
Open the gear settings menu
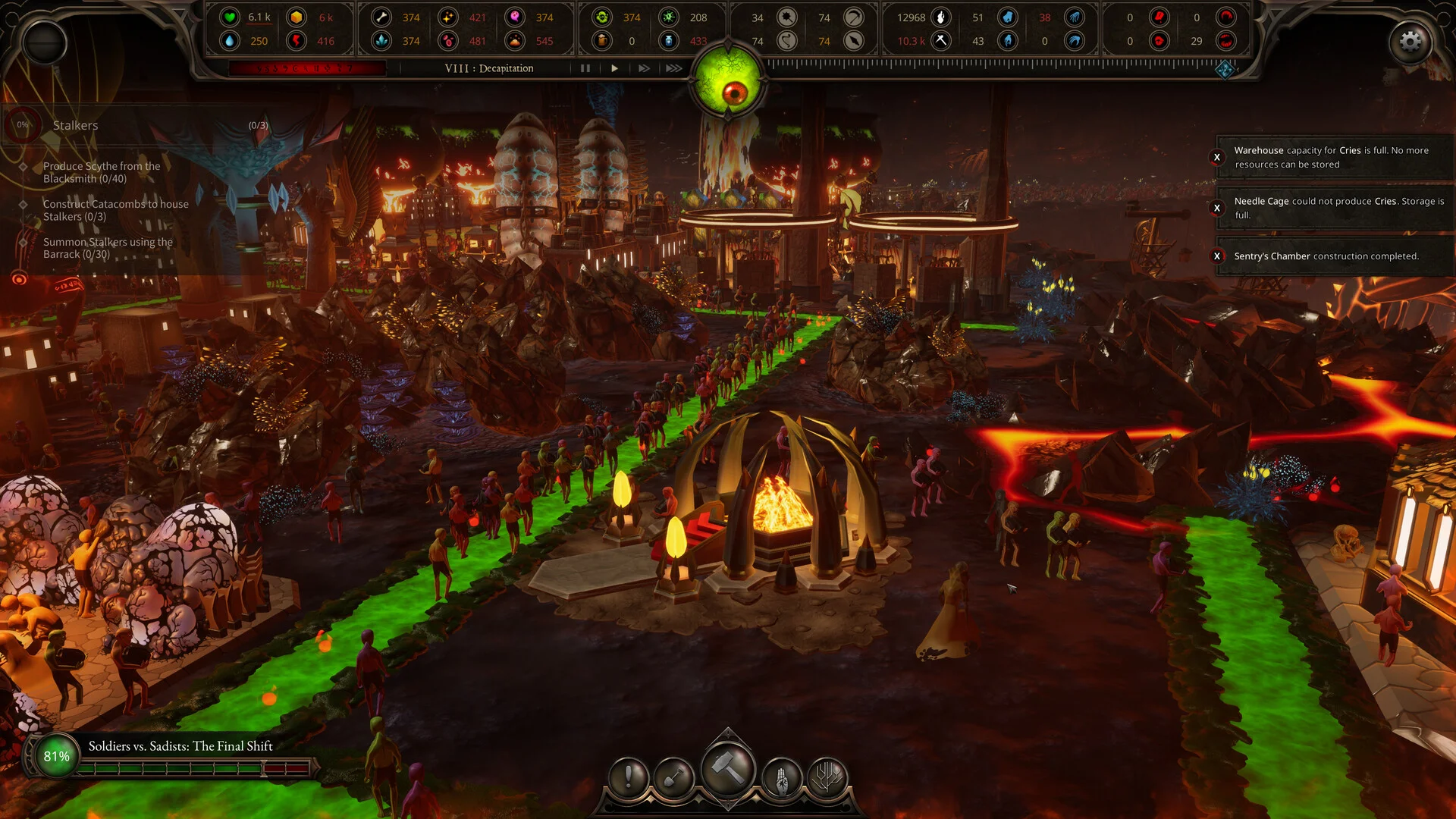[1410, 42]
